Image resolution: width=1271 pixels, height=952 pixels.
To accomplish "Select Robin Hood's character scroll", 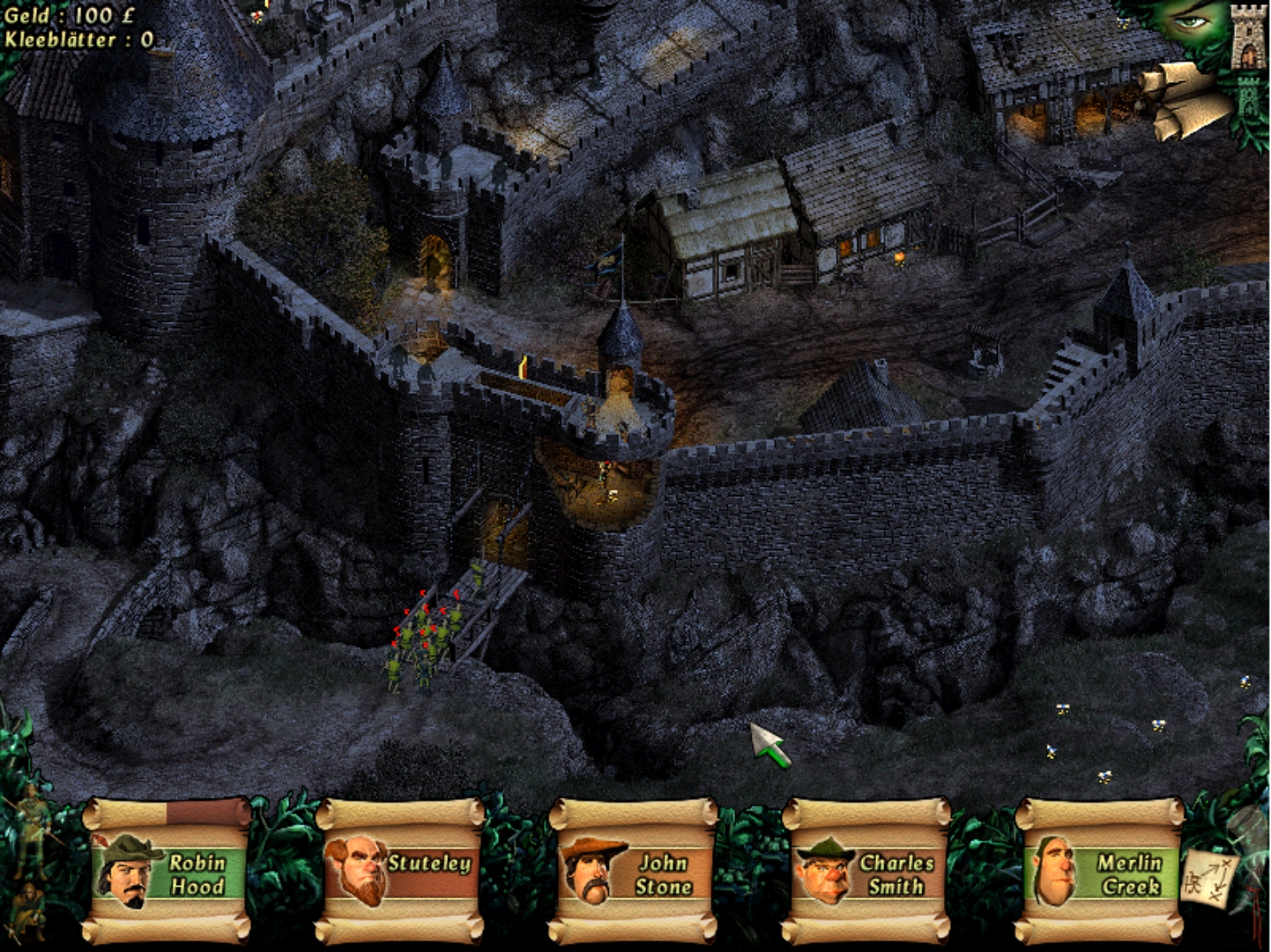I will 167,873.
